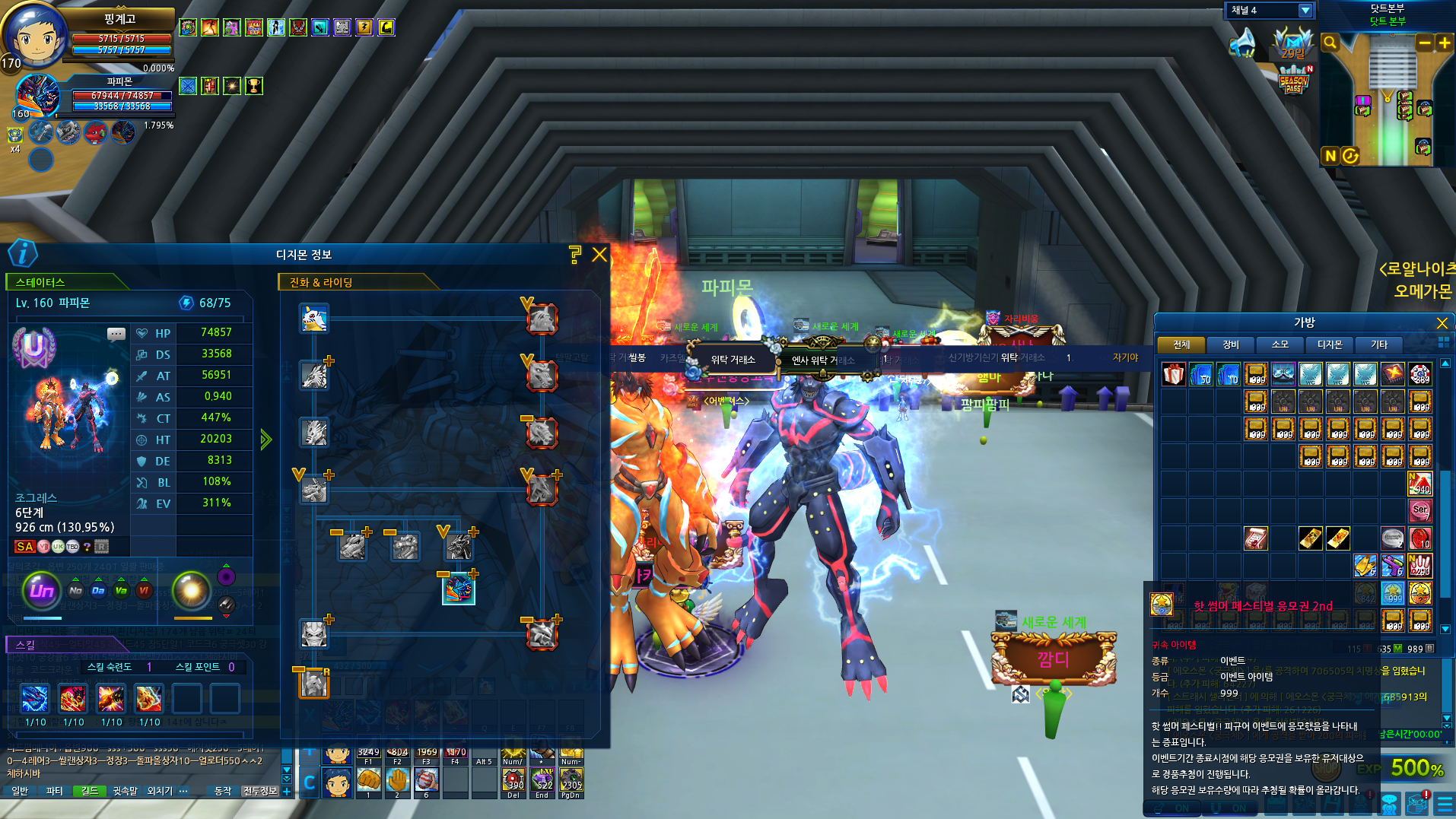Switch to the 장비 bag tab
1456x819 pixels.
pyautogui.click(x=1231, y=345)
